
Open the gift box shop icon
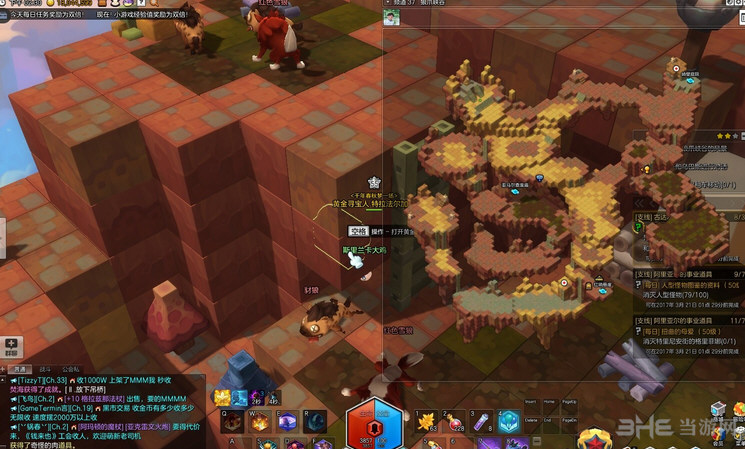point(717,409)
